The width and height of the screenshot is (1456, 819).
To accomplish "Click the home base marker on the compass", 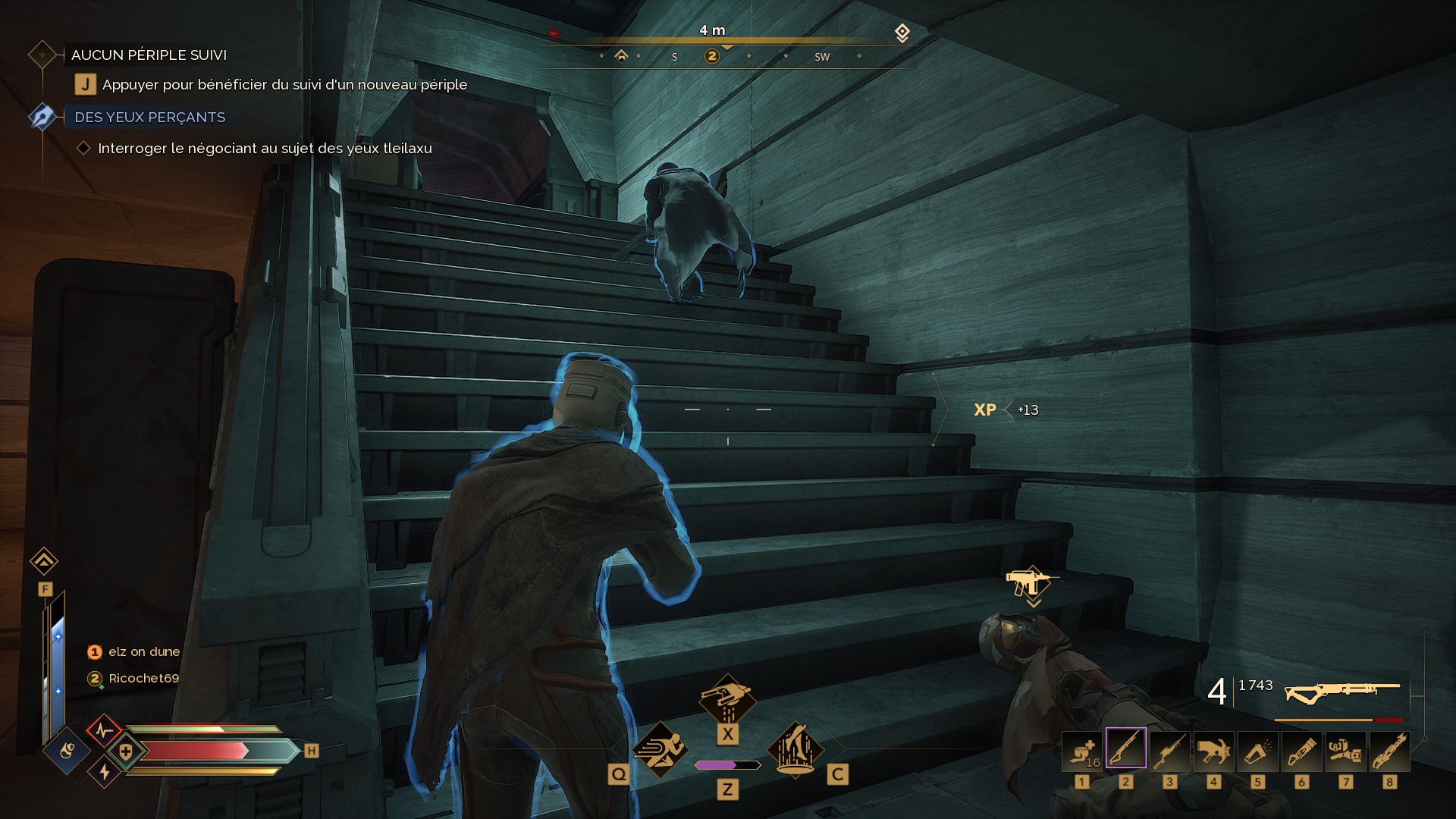I will pyautogui.click(x=621, y=55).
